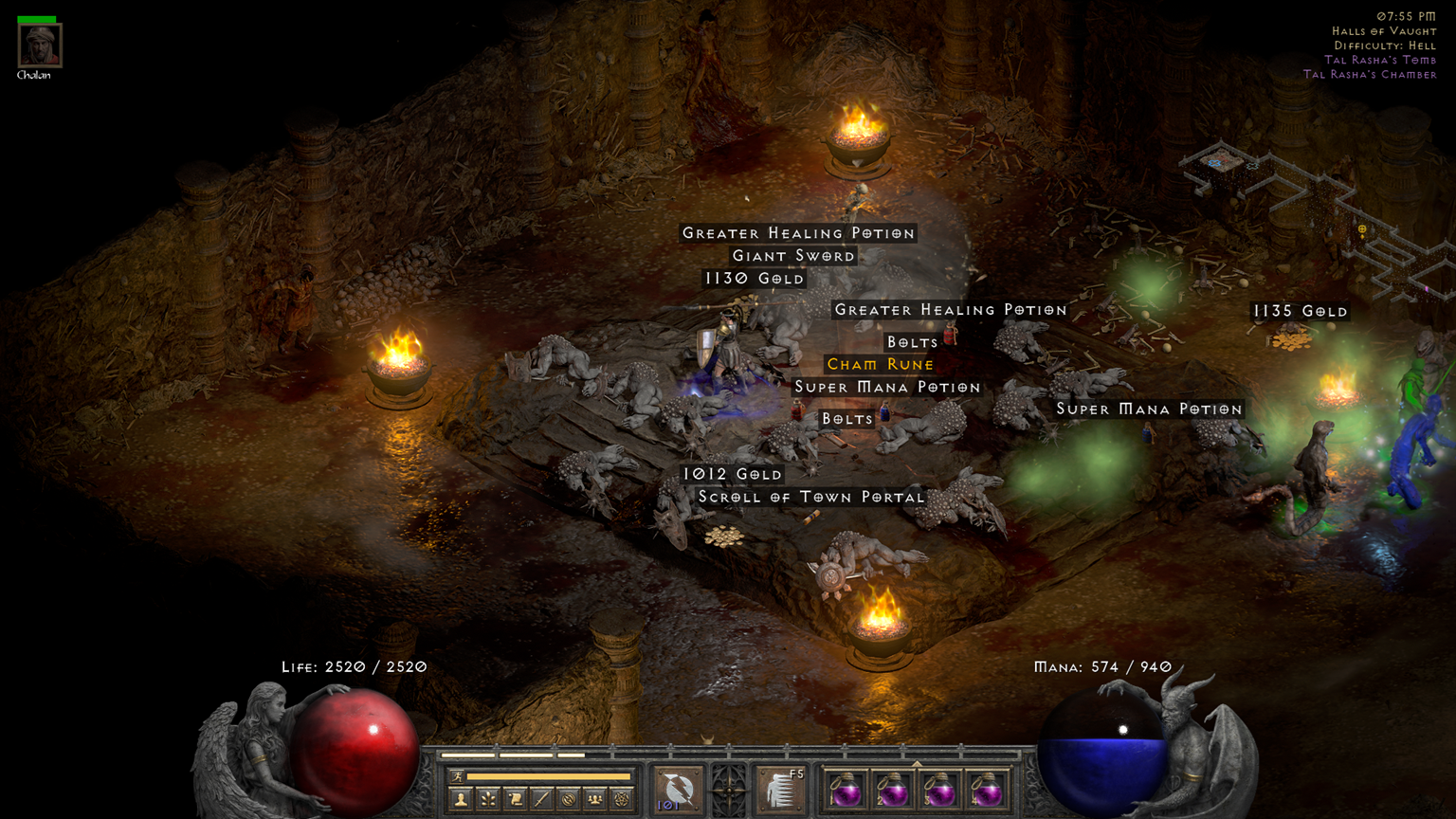
Task: Select the left lightning skill icon
Action: tap(679, 790)
